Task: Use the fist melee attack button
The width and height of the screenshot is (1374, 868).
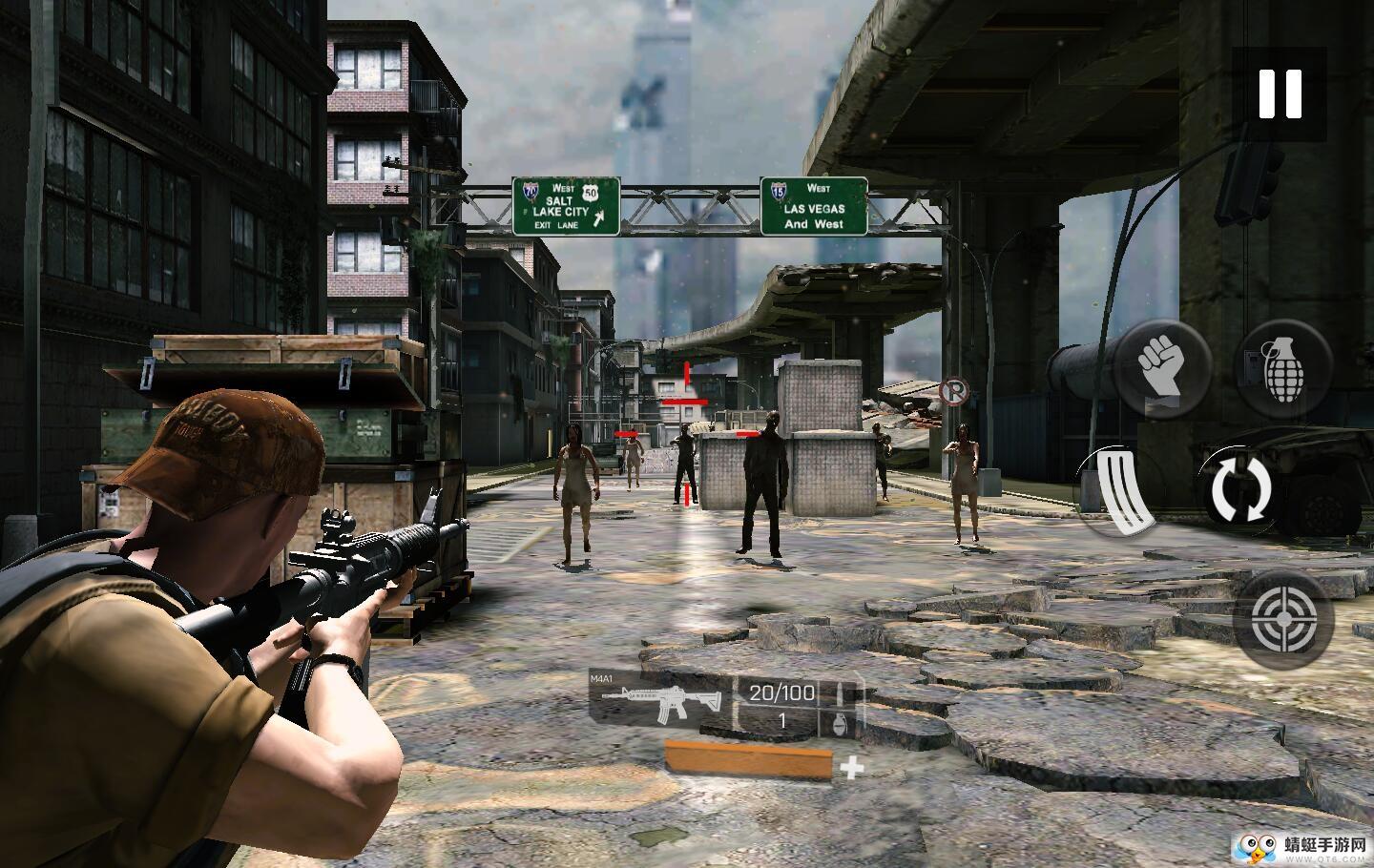Action: tap(1162, 367)
